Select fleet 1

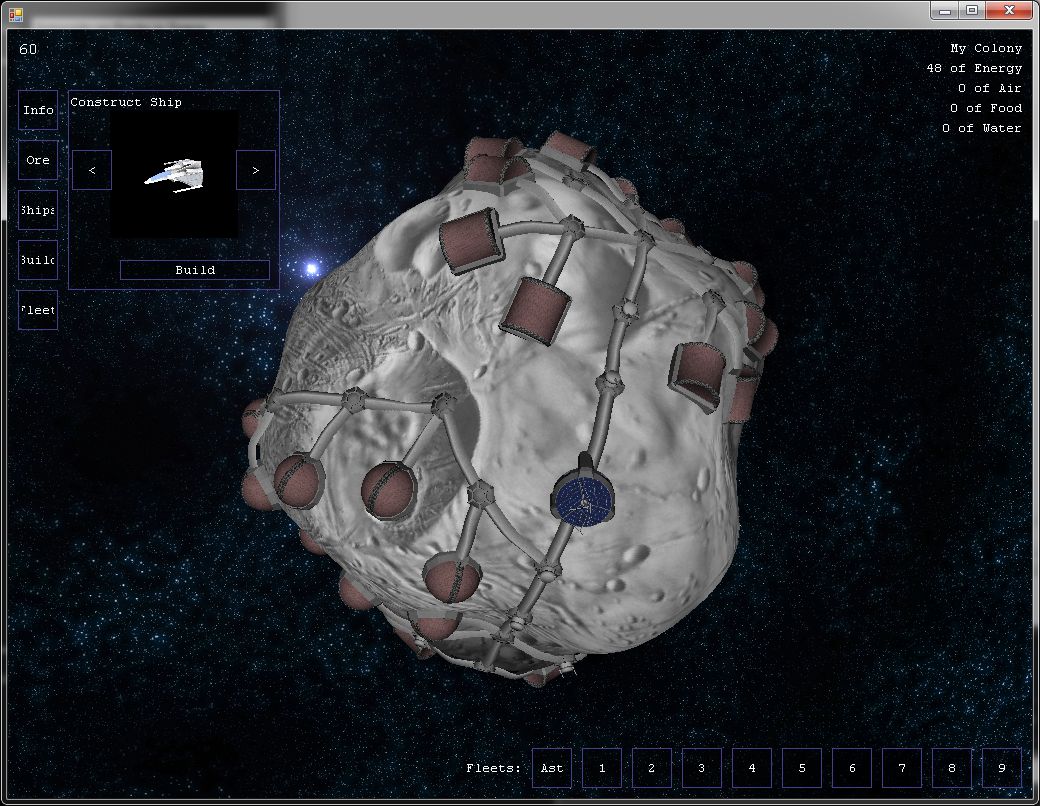tap(602, 768)
